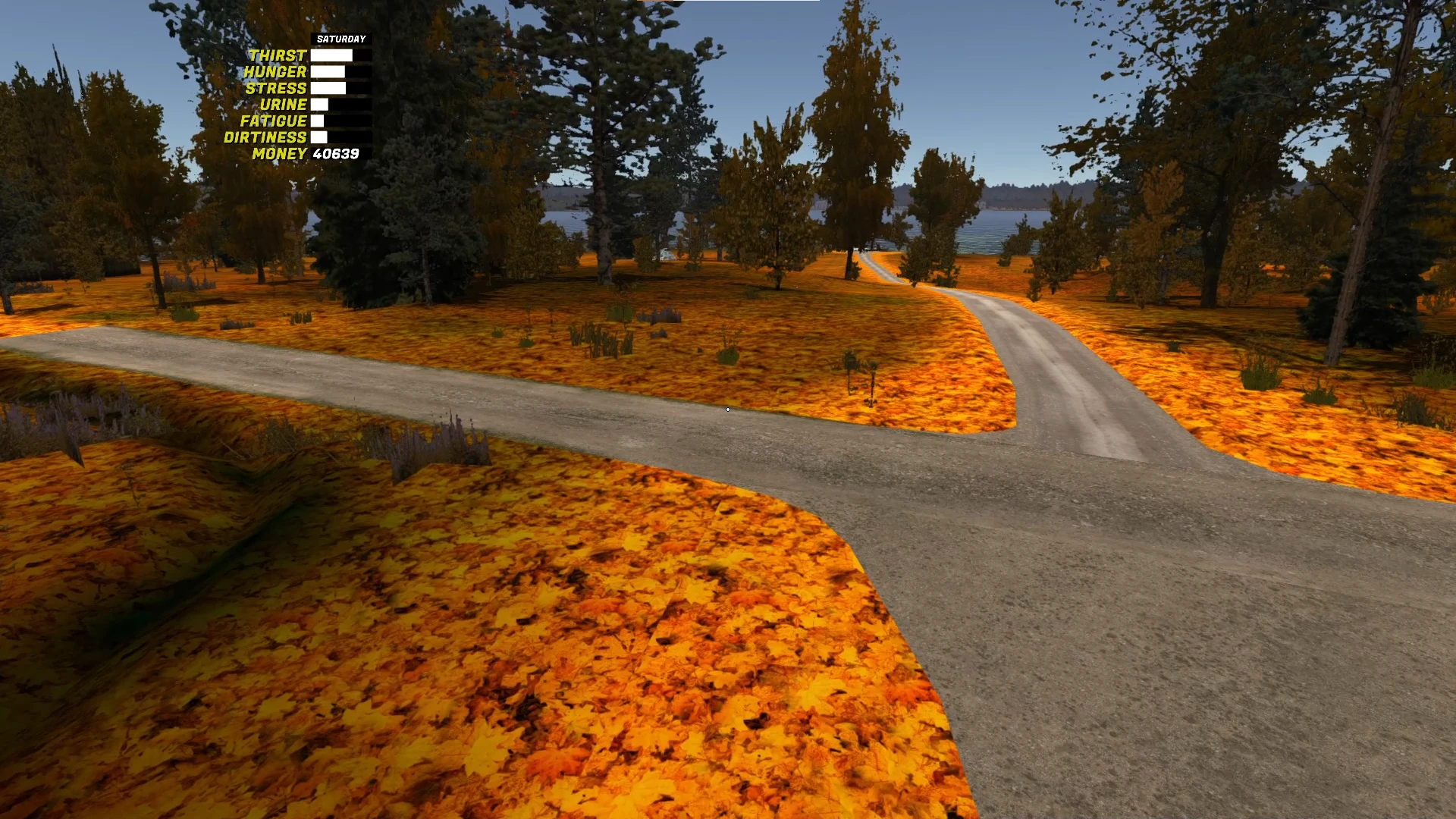The image size is (1456, 819).
Task: Click the center crosshair dot
Action: (727, 409)
